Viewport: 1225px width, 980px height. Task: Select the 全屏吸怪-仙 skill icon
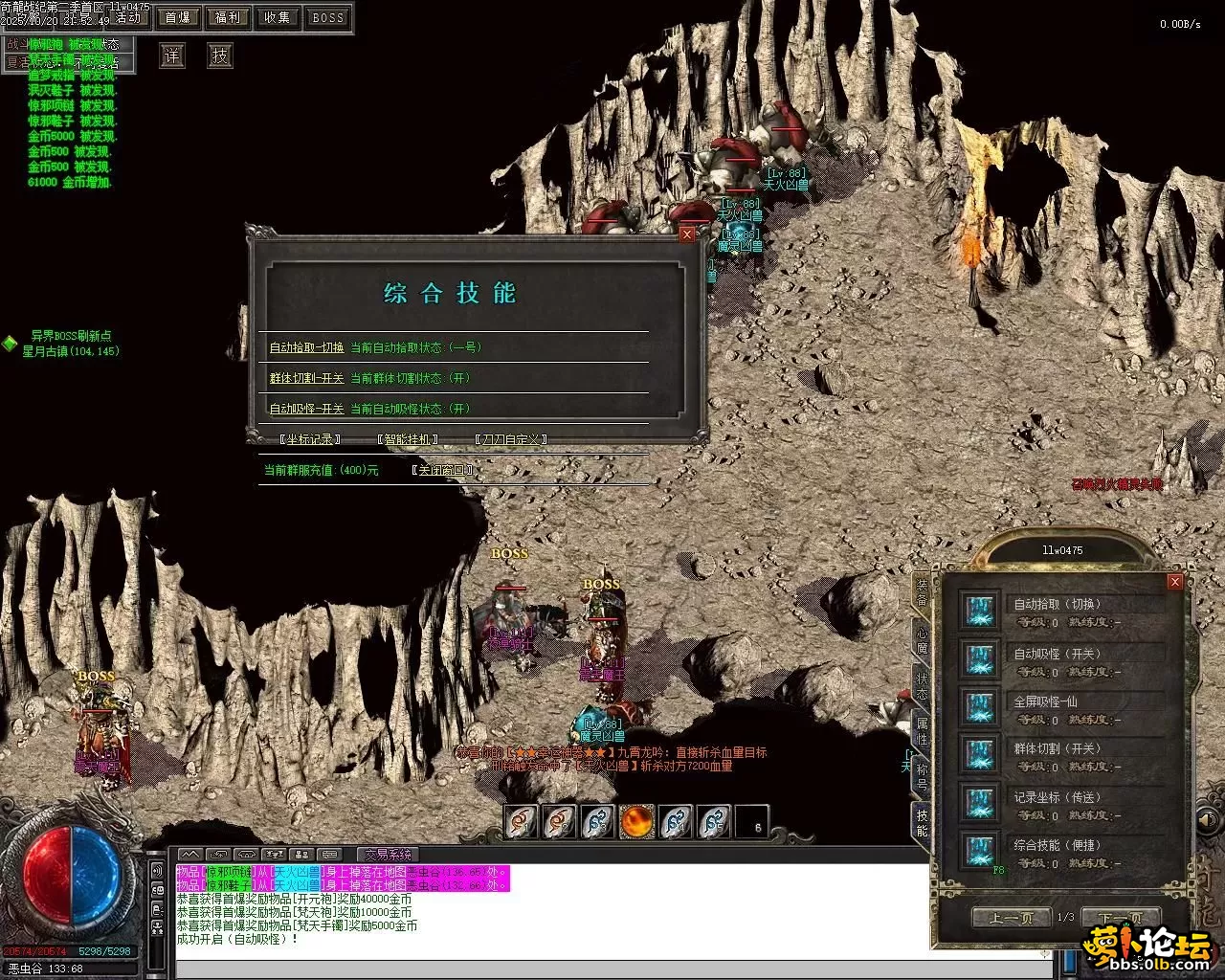(979, 707)
